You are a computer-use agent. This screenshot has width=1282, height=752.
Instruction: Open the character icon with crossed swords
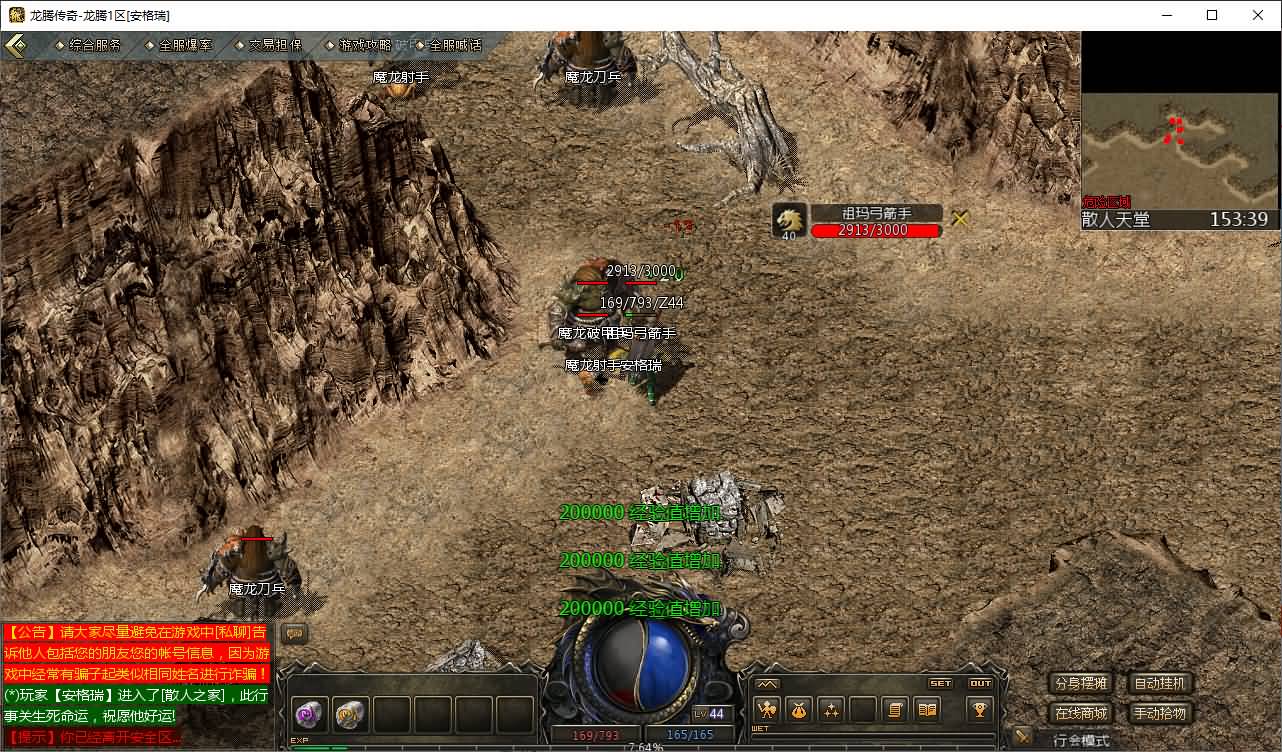[768, 710]
